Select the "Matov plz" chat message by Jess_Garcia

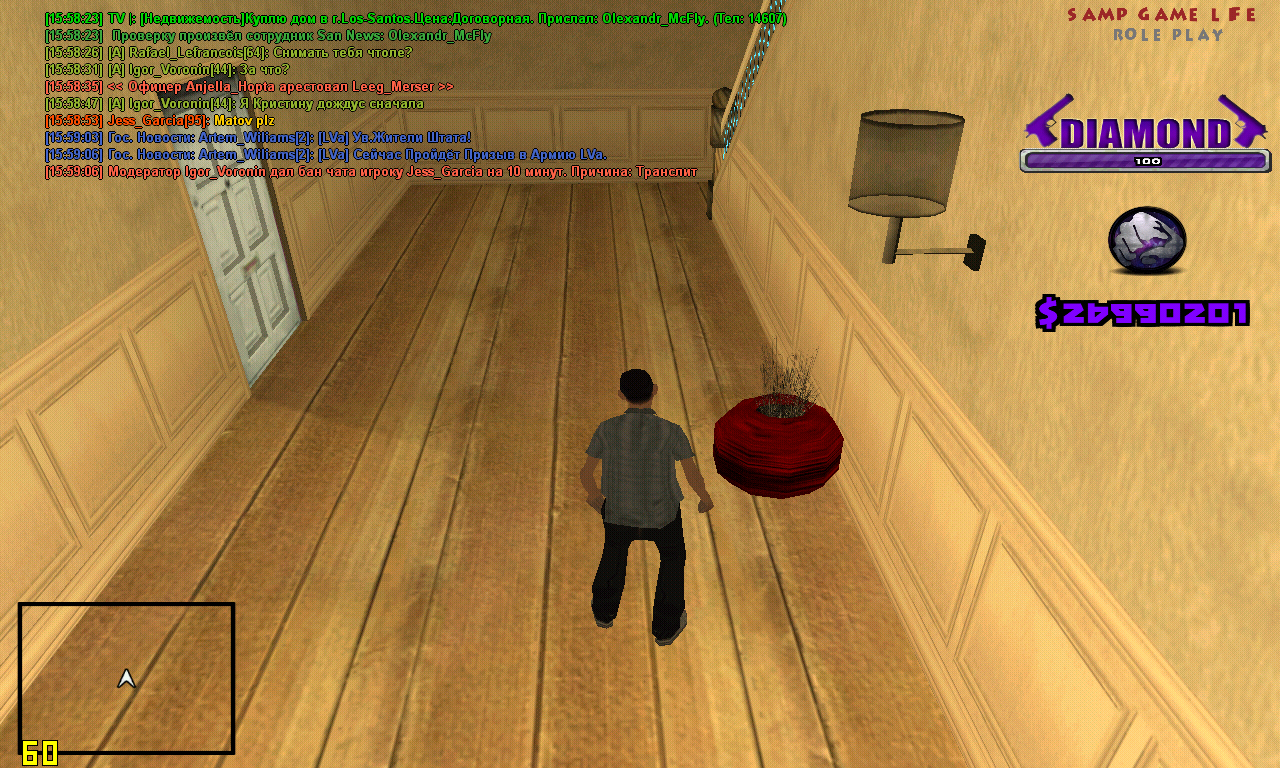coord(160,121)
